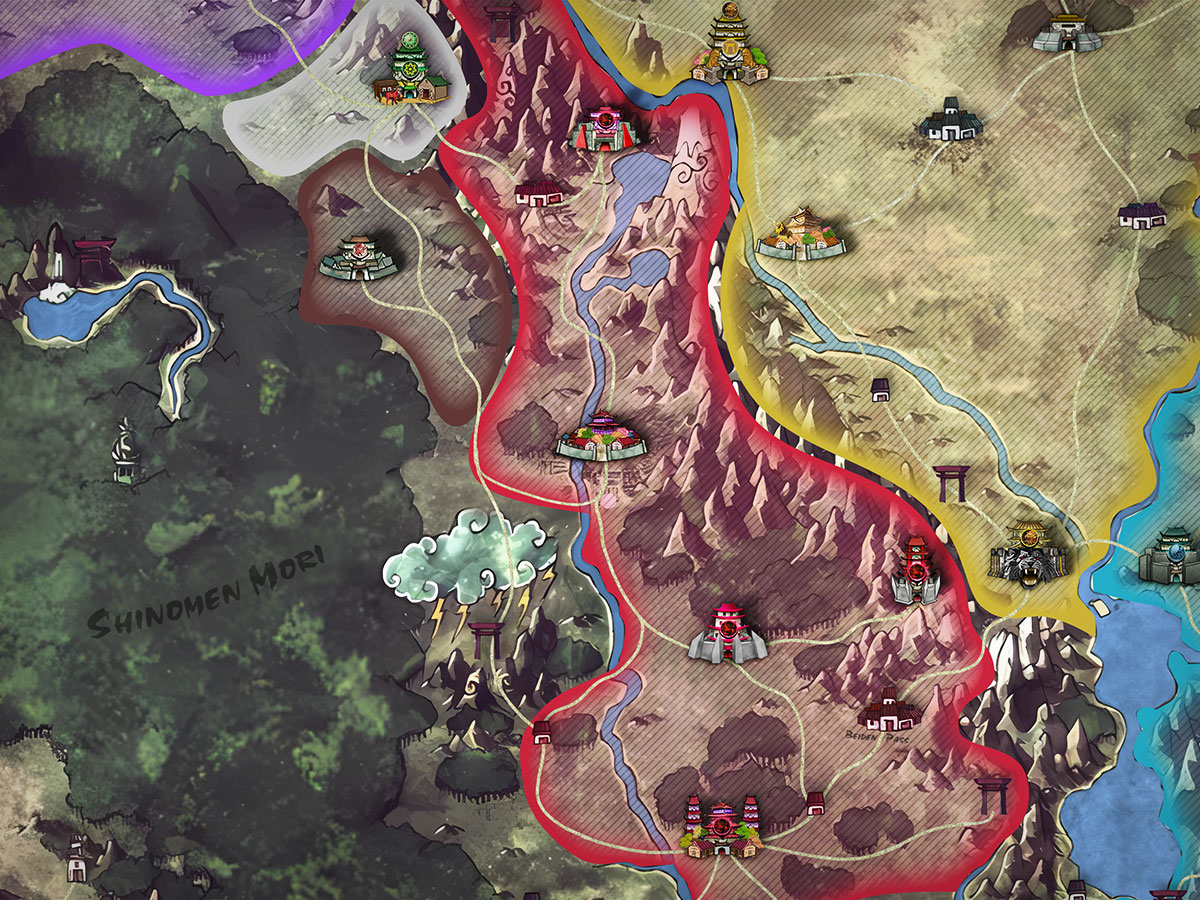1200x900 pixels.
Task: Select the grey-walled castle with the red emblem
Action: (x=728, y=633)
